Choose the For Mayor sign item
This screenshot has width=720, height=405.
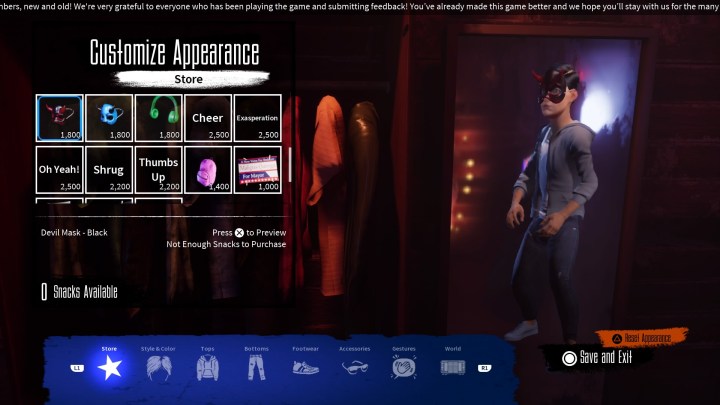tap(257, 170)
